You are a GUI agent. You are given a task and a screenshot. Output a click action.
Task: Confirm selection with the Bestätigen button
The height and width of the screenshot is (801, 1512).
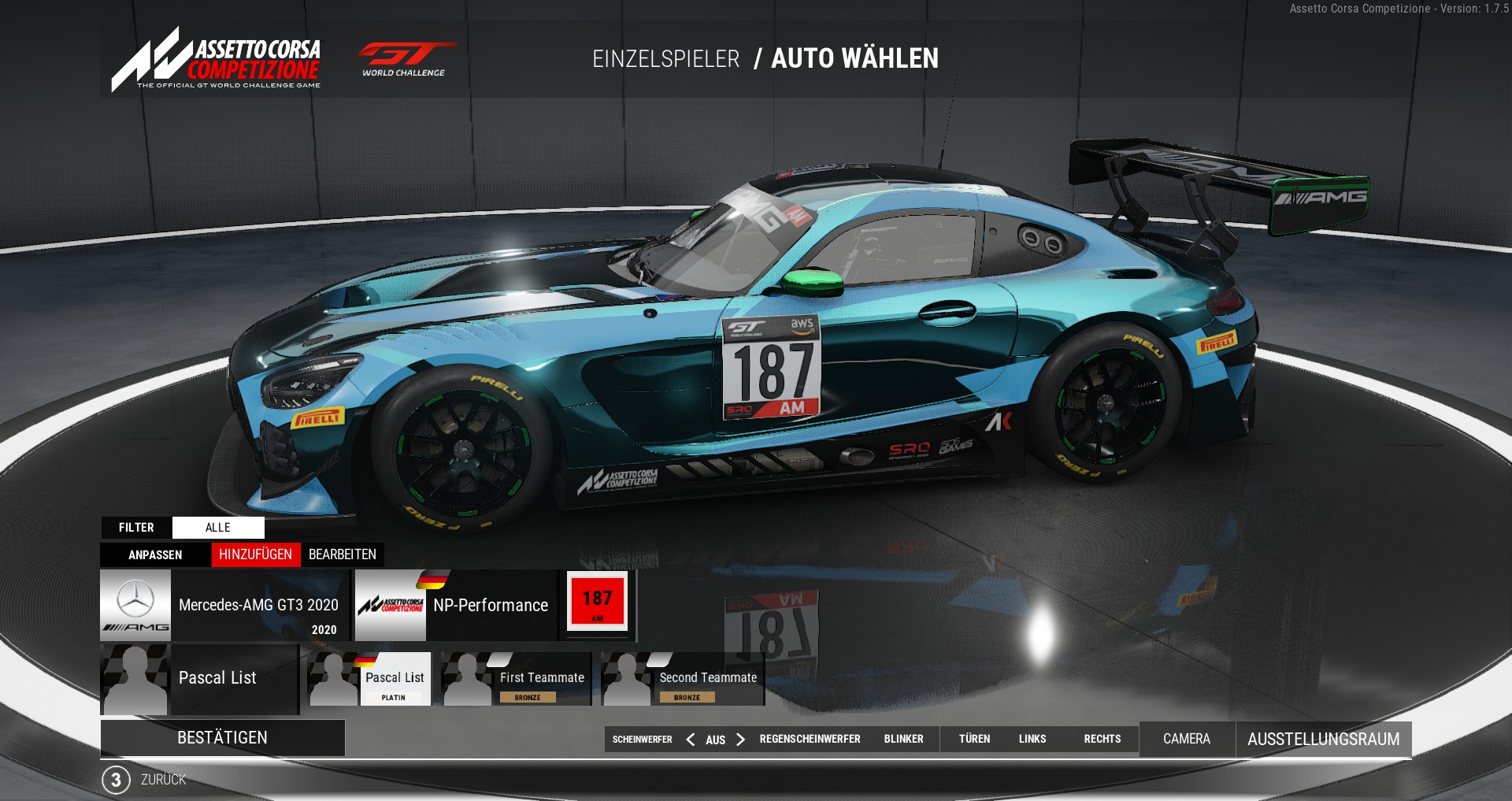[222, 738]
